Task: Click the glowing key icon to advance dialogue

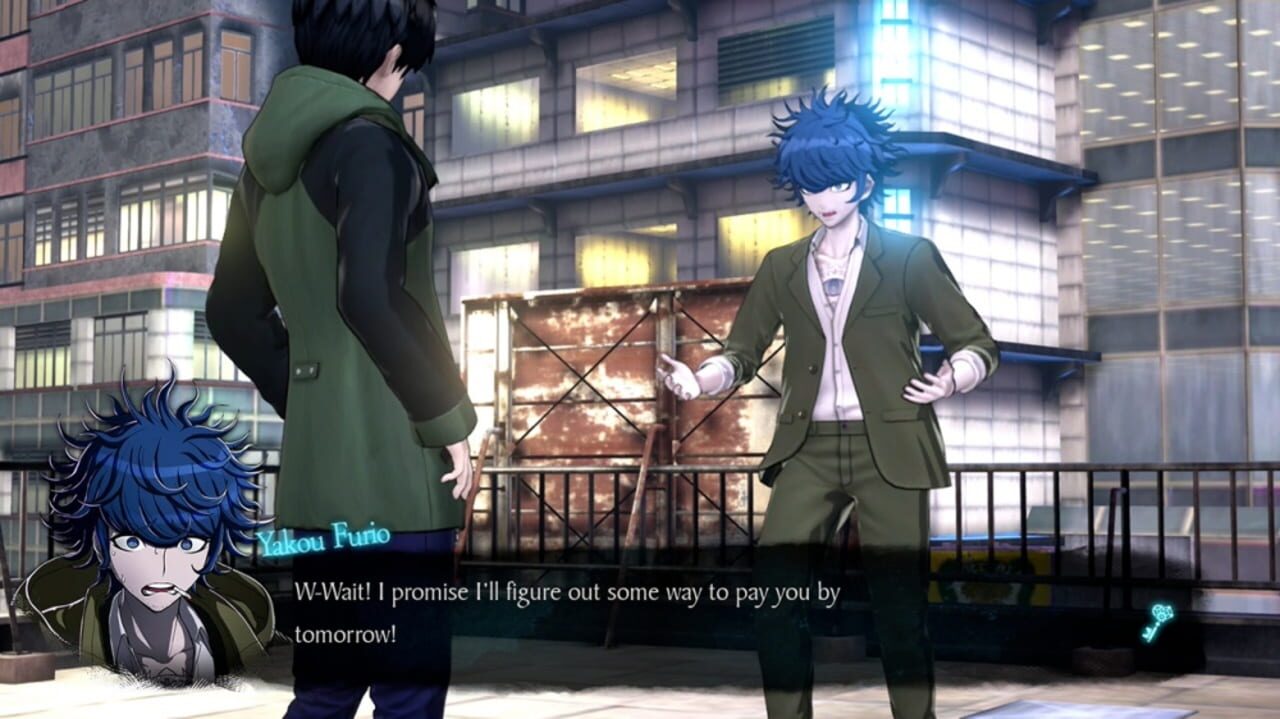Action: [x=1158, y=621]
